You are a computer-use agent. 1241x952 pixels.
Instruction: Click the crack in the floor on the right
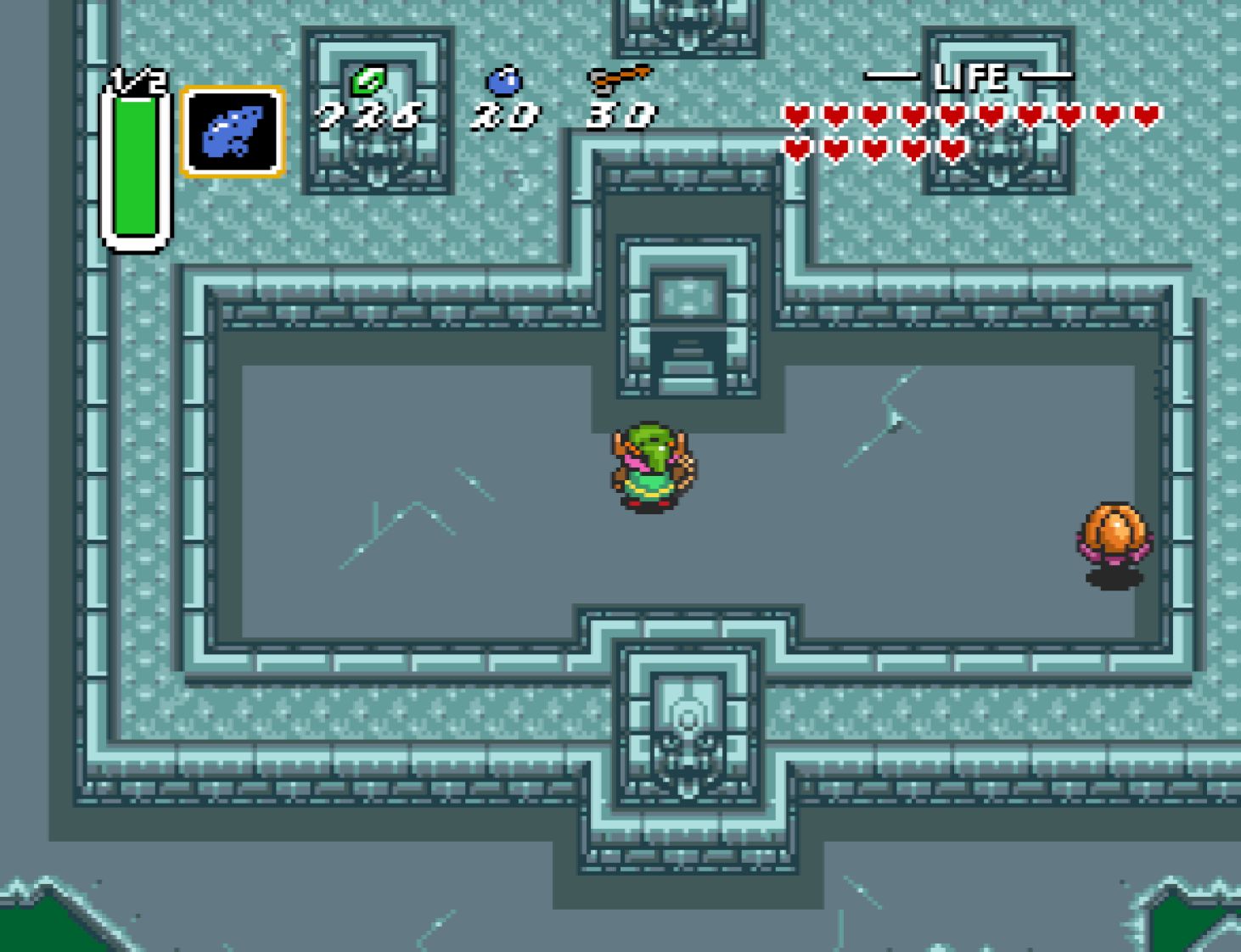[883, 416]
